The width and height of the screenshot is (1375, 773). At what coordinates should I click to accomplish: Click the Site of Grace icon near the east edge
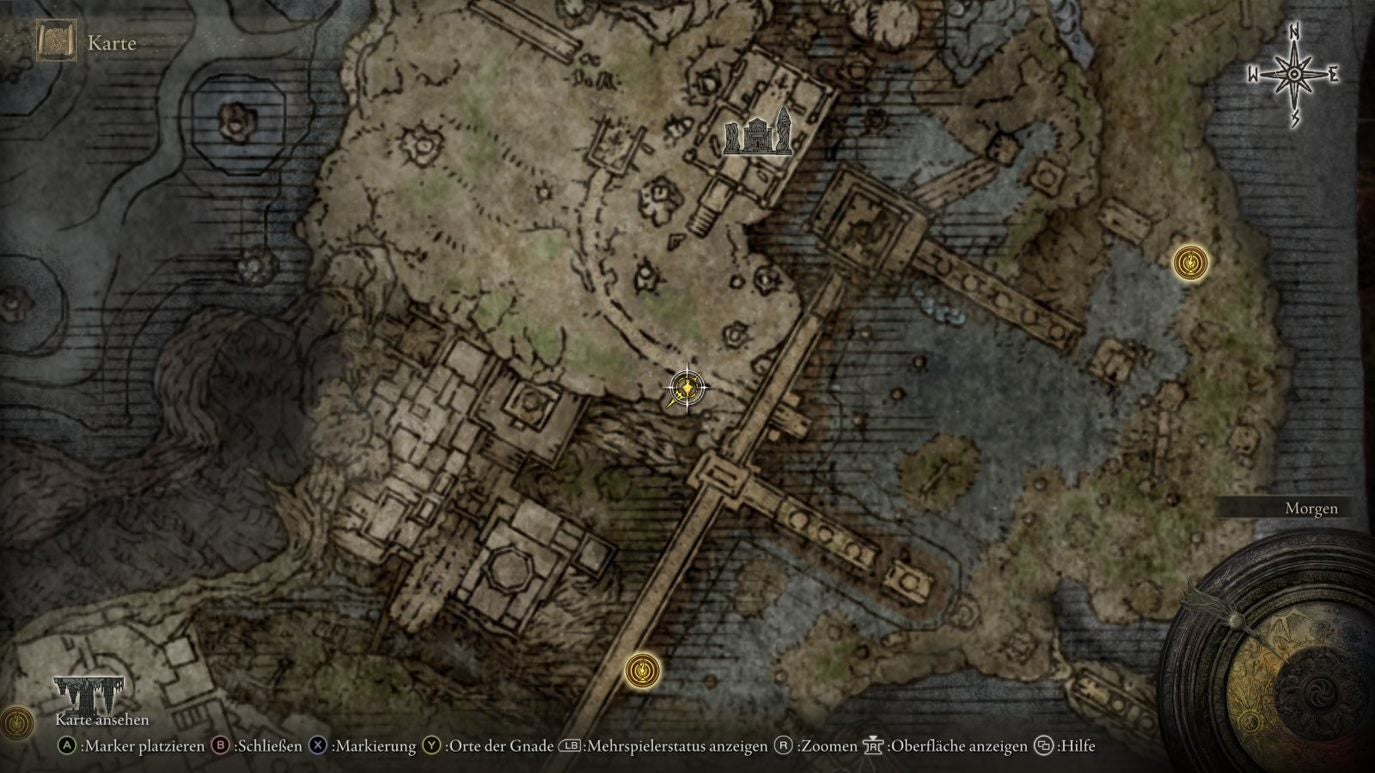tap(1189, 263)
